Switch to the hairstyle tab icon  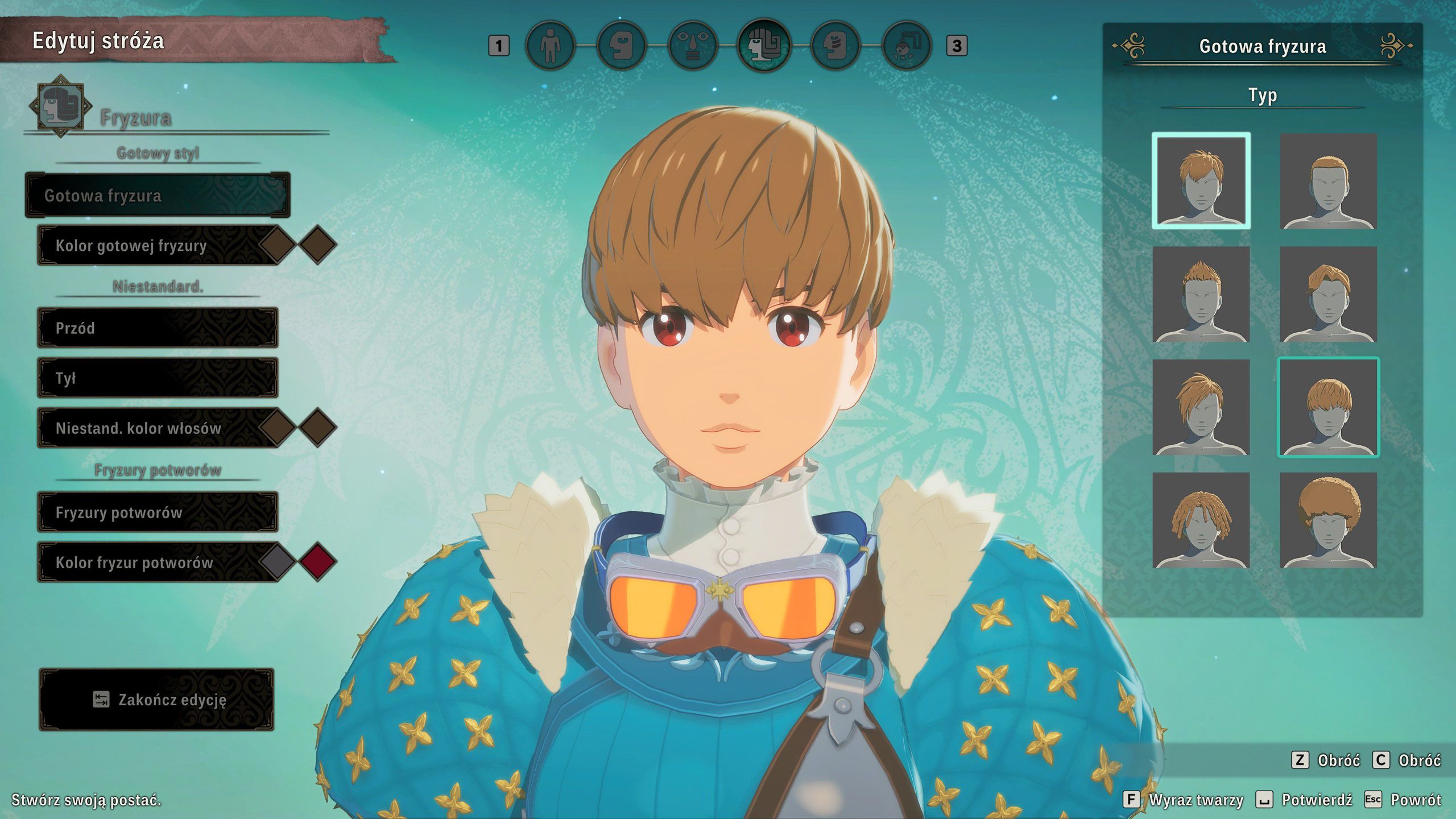[x=764, y=45]
